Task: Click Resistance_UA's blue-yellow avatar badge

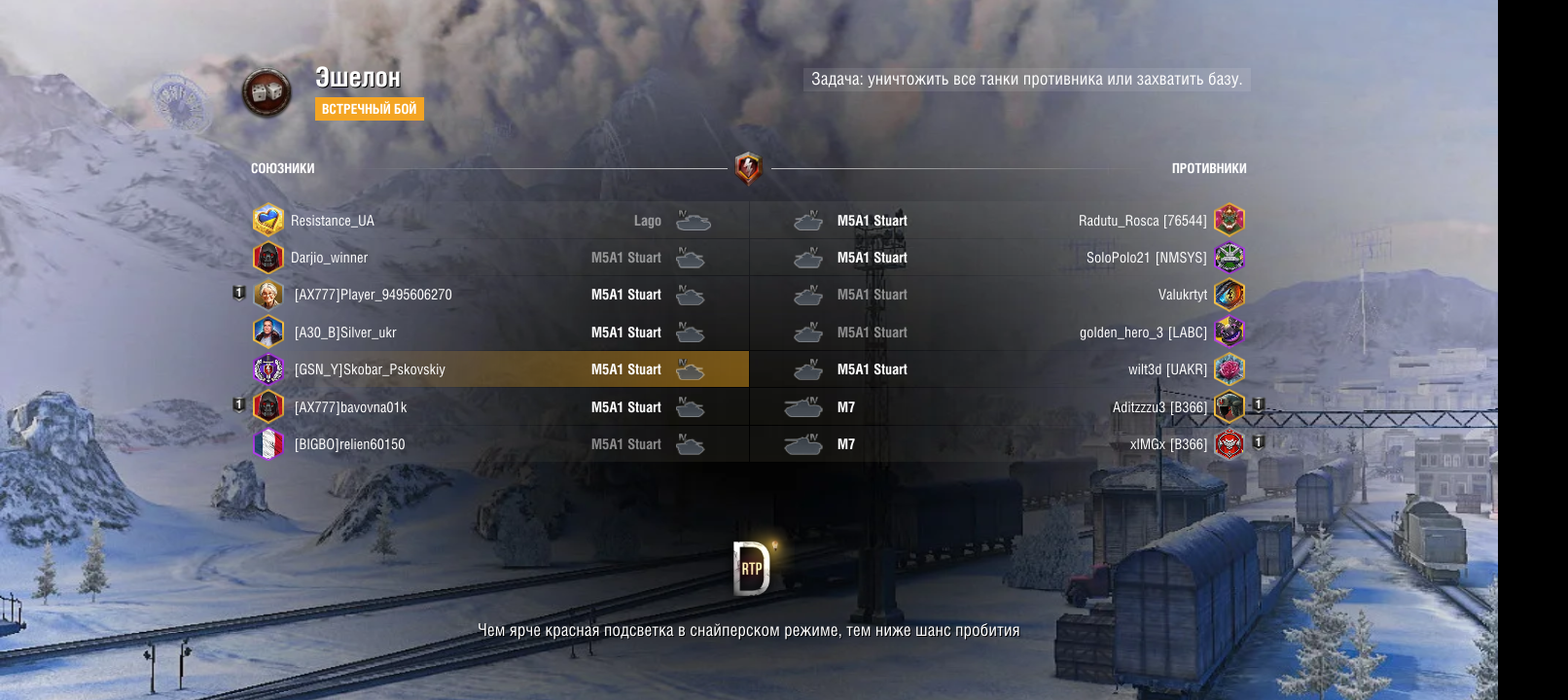Action: 267,221
